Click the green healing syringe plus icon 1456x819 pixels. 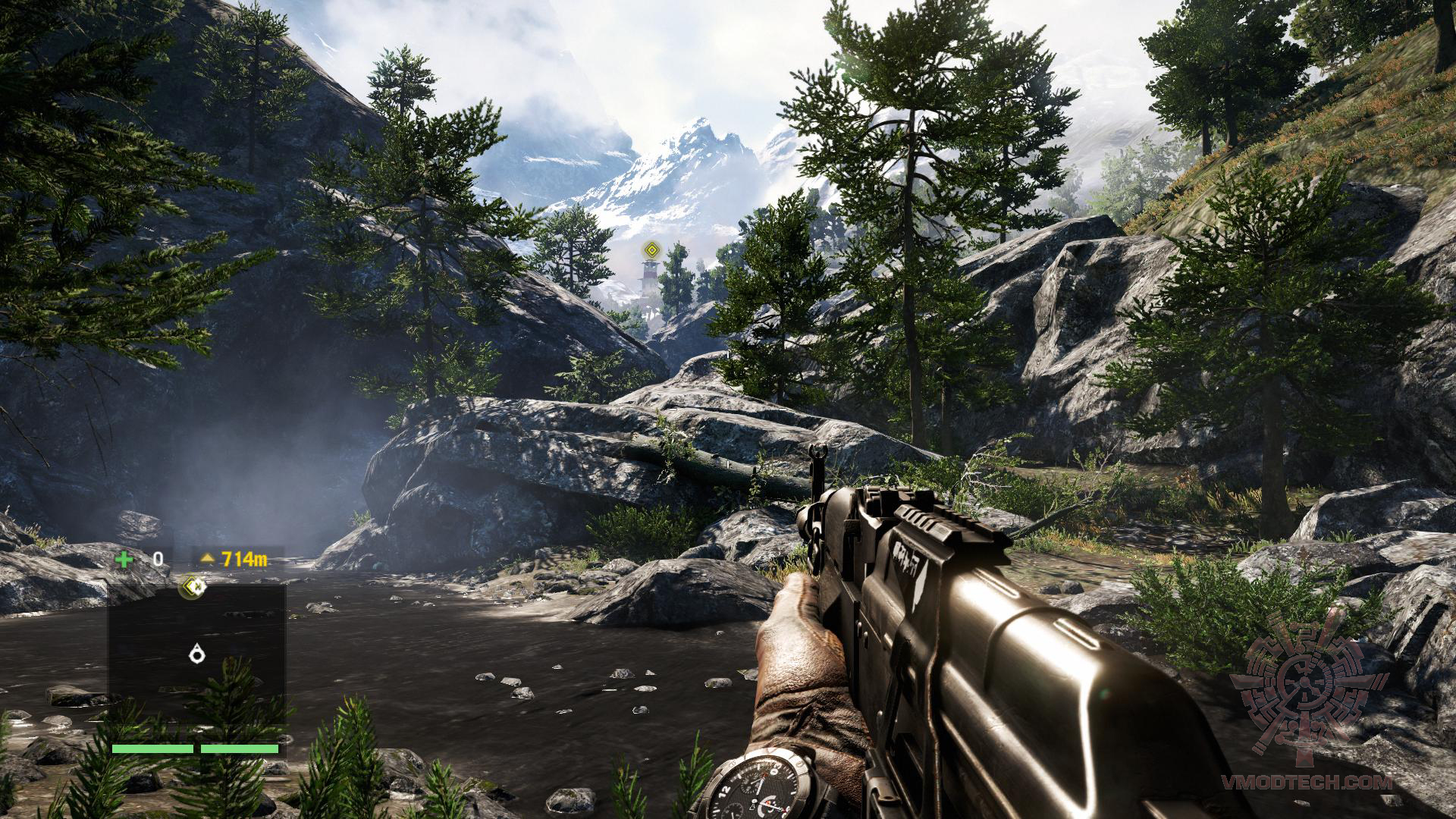pos(124,560)
